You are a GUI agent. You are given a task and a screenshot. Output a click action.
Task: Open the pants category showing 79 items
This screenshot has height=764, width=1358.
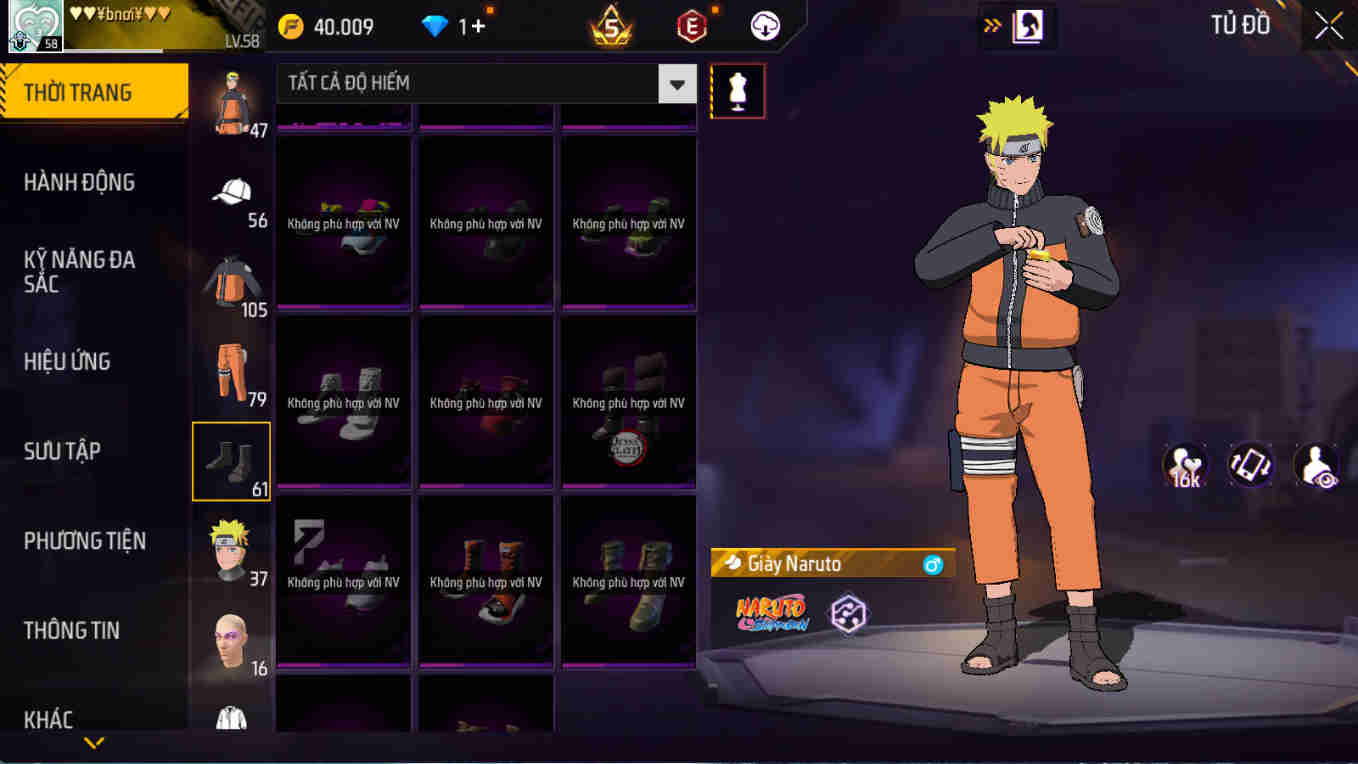tap(231, 372)
